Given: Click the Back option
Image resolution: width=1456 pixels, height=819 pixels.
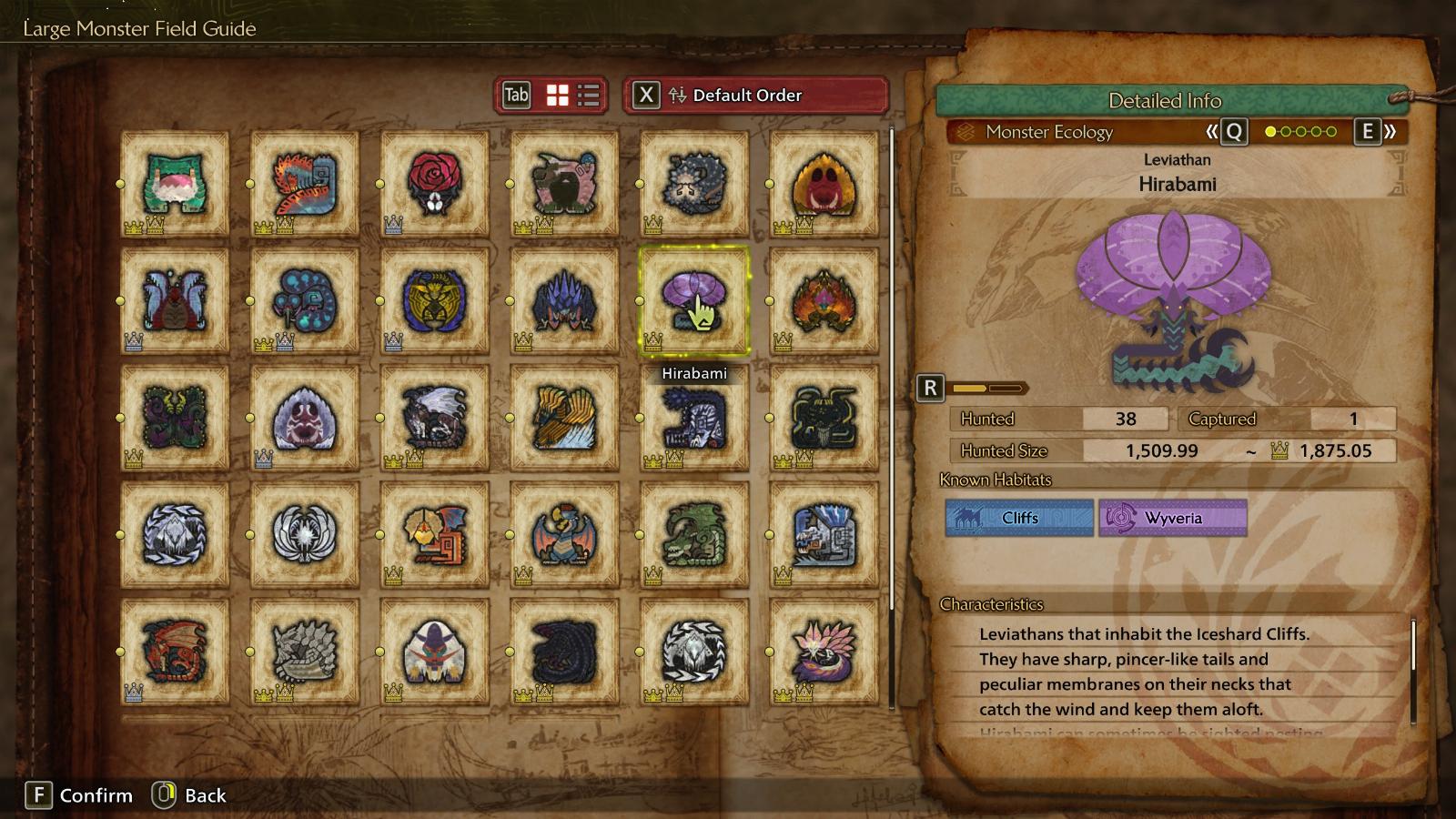Looking at the screenshot, I should pyautogui.click(x=191, y=795).
